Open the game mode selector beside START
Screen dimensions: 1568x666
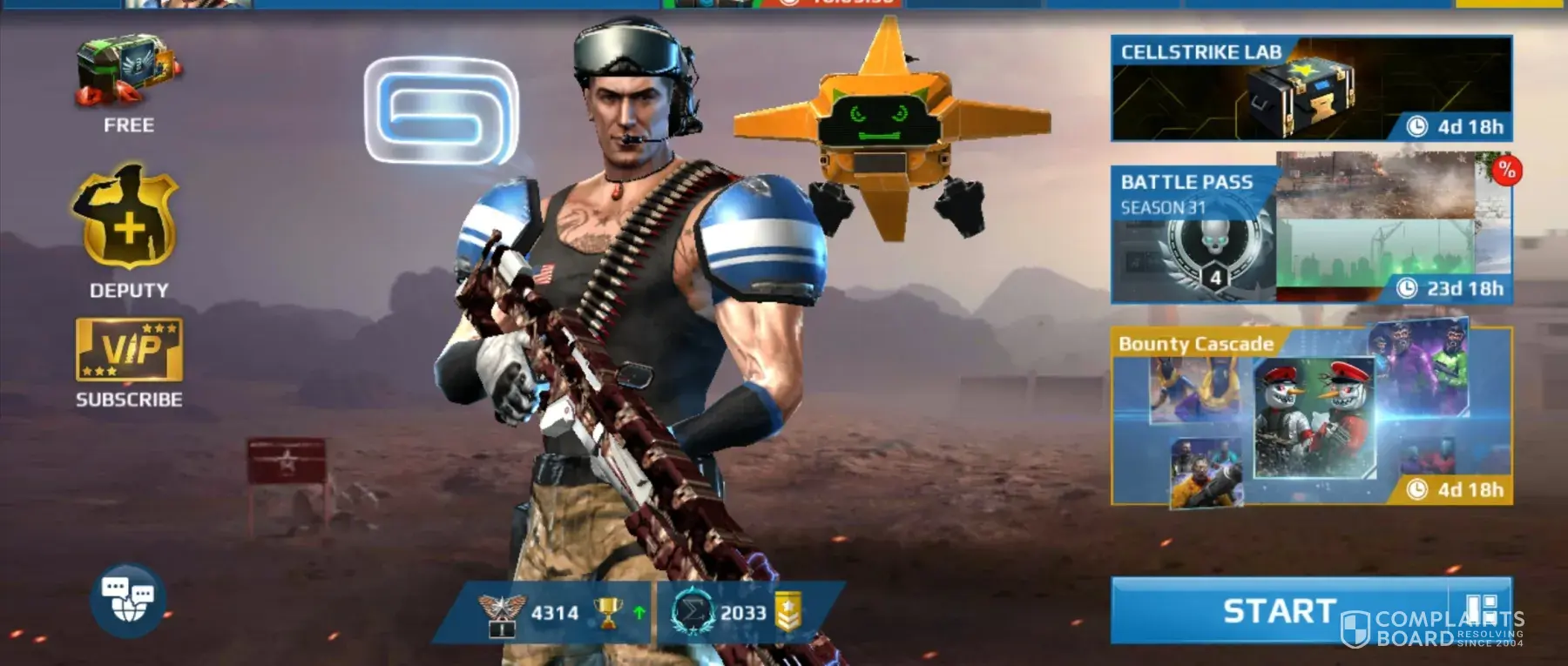(x=1481, y=609)
